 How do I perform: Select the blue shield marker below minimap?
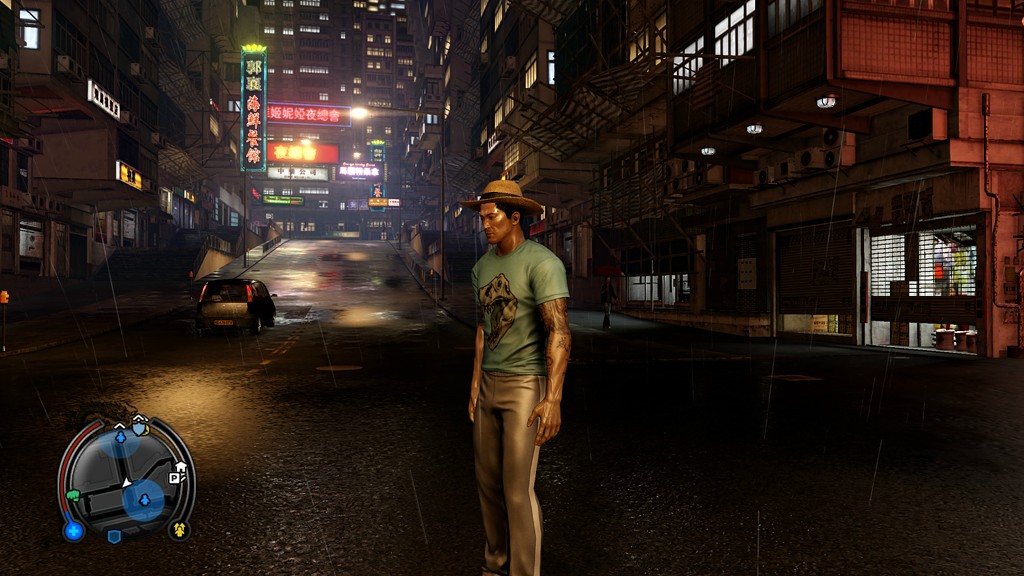point(114,536)
